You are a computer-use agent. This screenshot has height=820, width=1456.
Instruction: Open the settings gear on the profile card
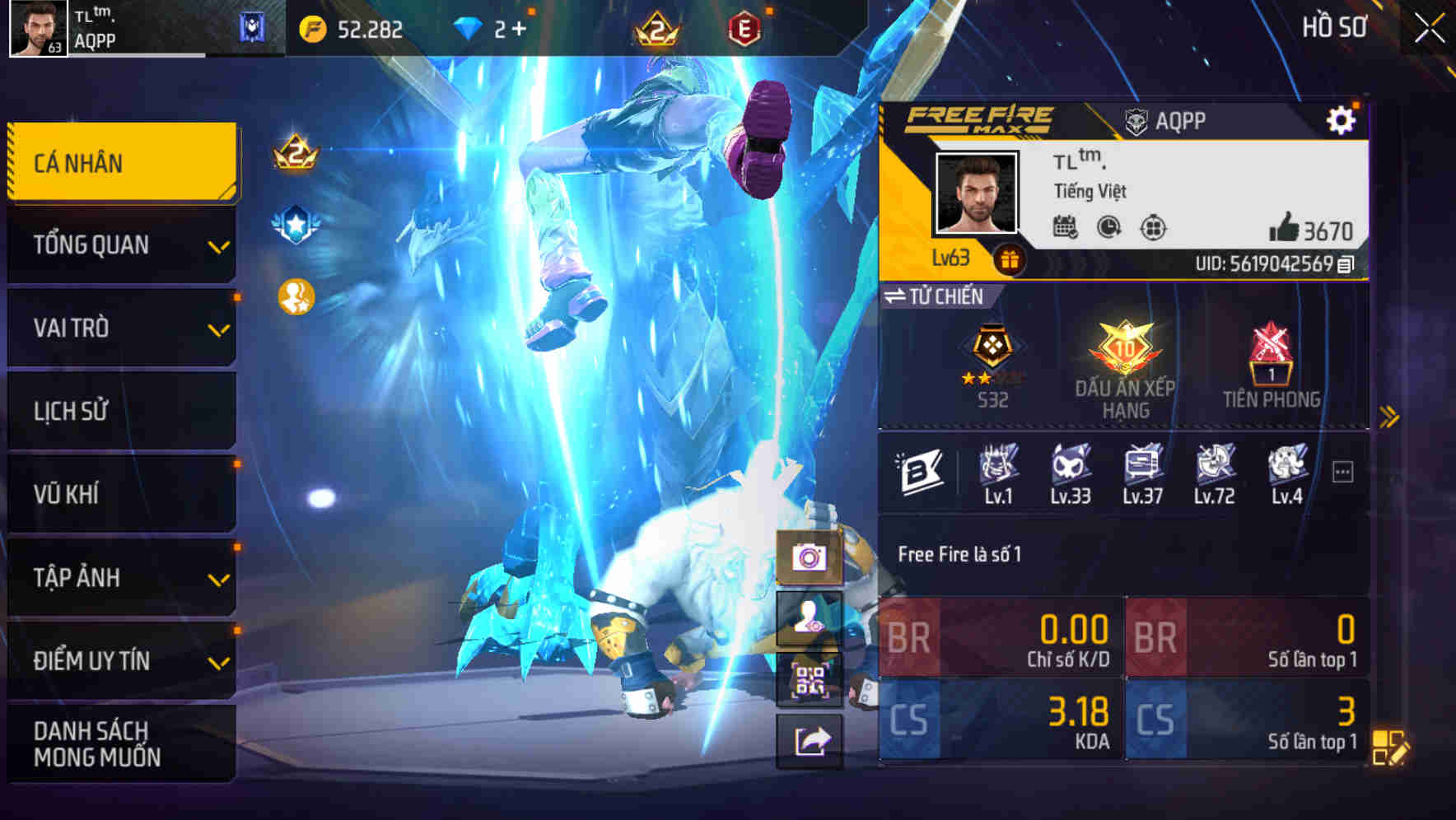1342,119
